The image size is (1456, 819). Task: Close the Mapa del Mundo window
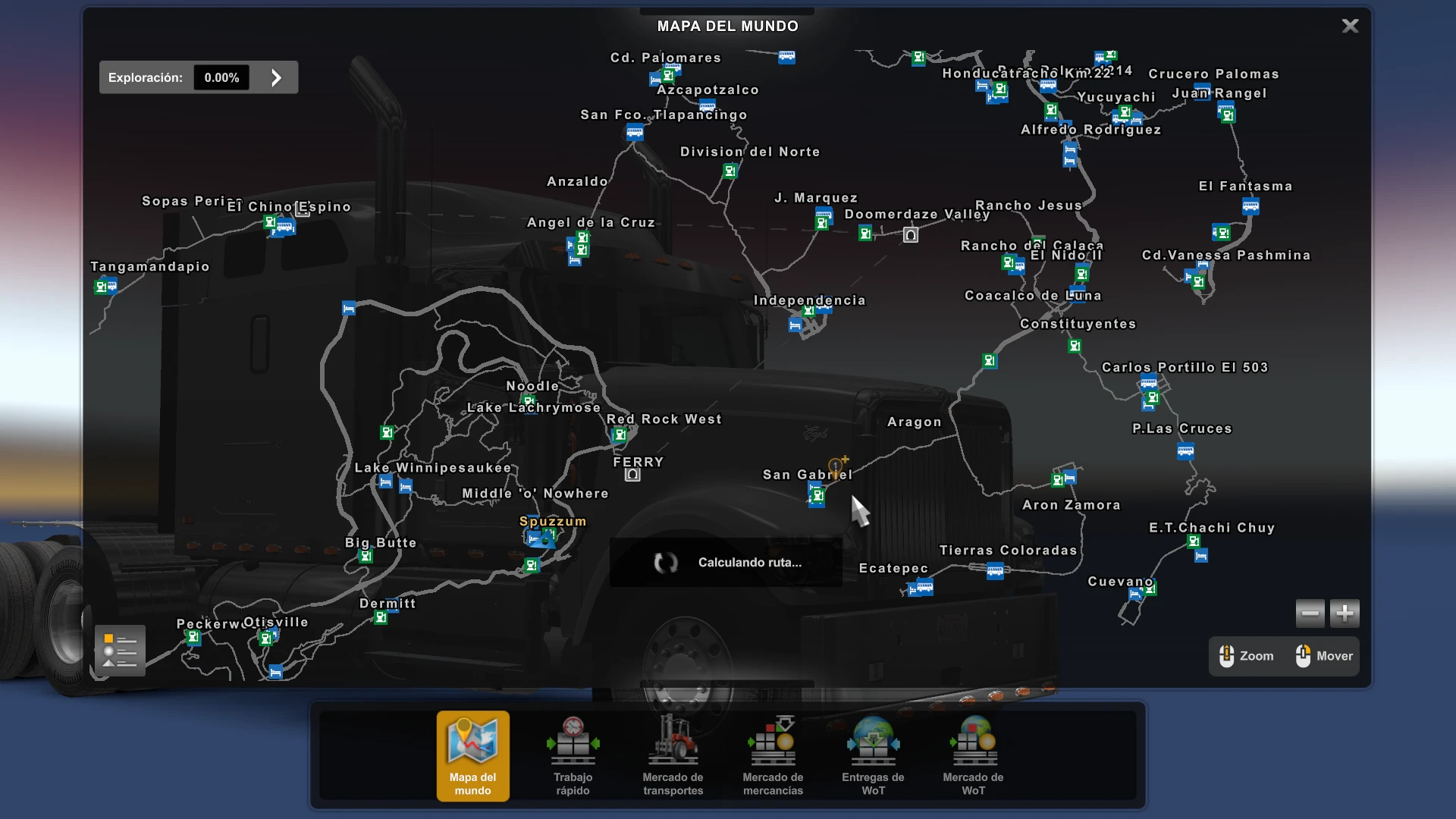(x=1350, y=25)
